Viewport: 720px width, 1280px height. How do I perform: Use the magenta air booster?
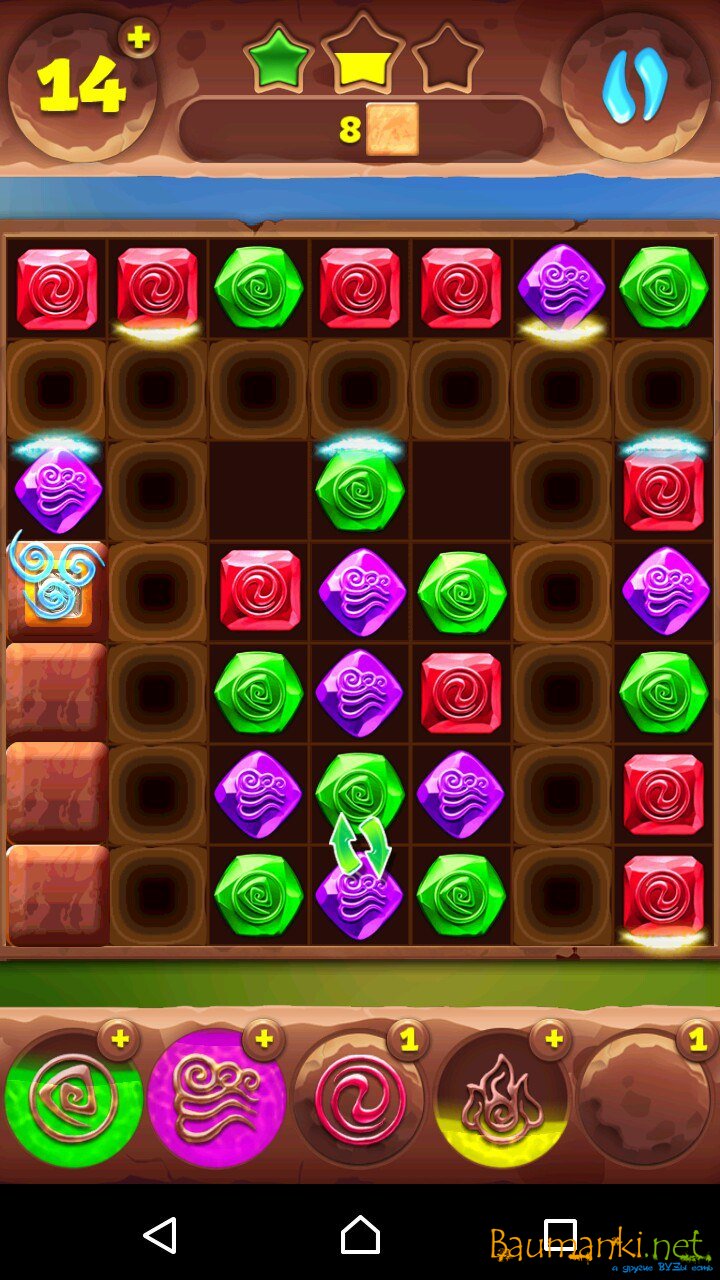pyautogui.click(x=214, y=1100)
